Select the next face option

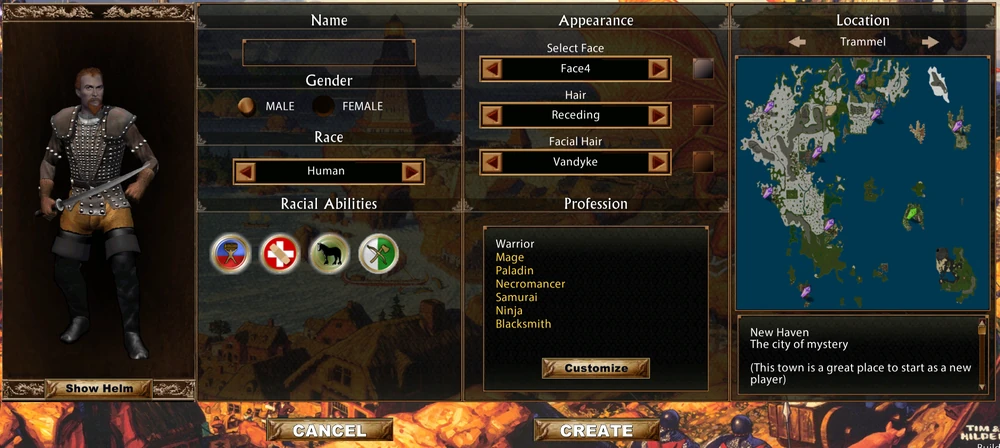pyautogui.click(x=658, y=69)
